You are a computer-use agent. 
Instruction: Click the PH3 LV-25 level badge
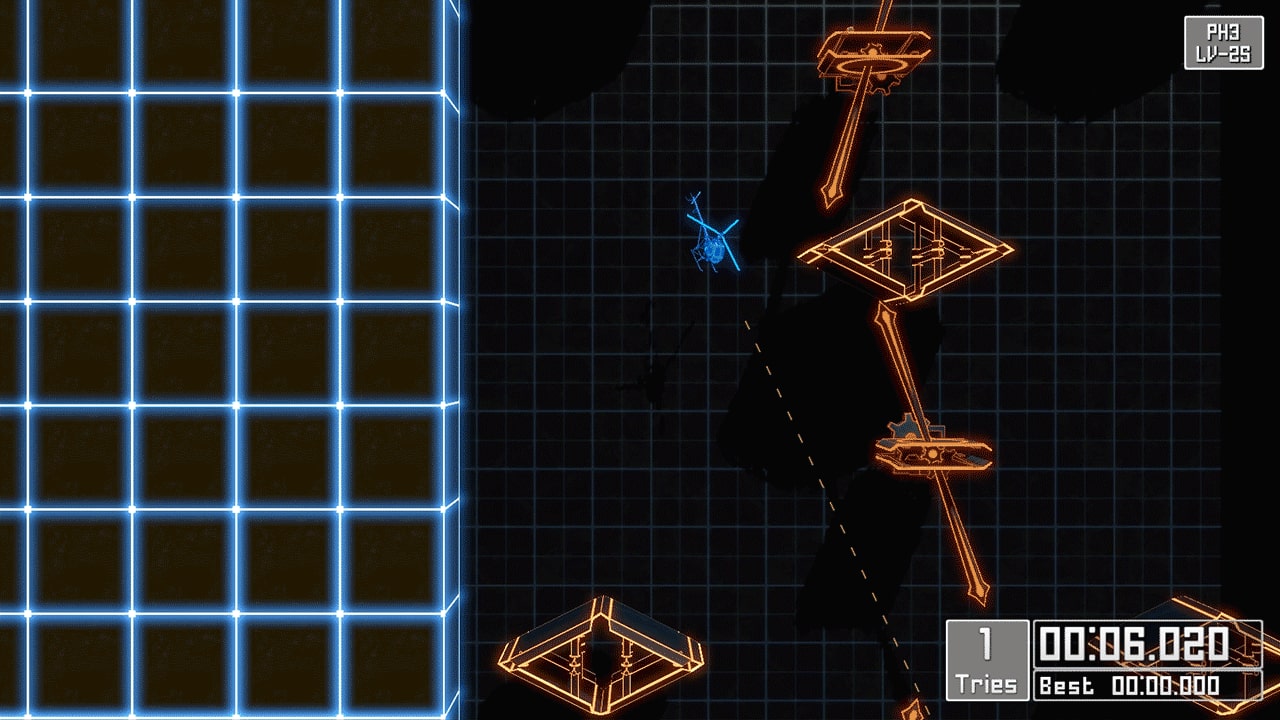1222,42
